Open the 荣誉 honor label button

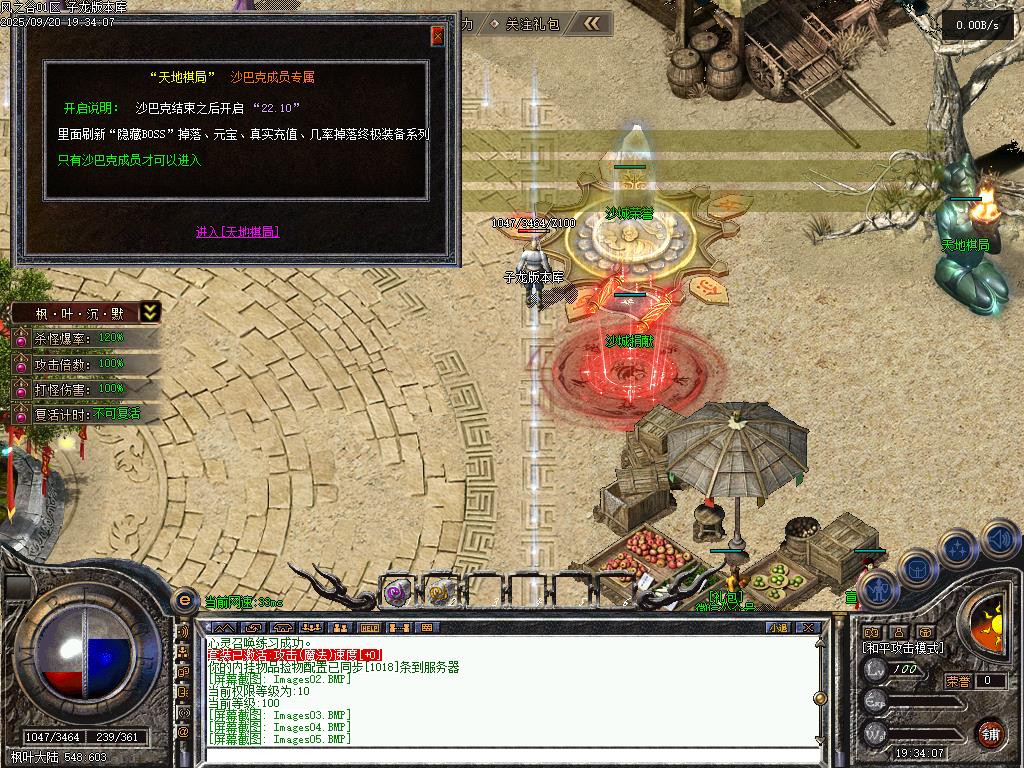pos(958,681)
